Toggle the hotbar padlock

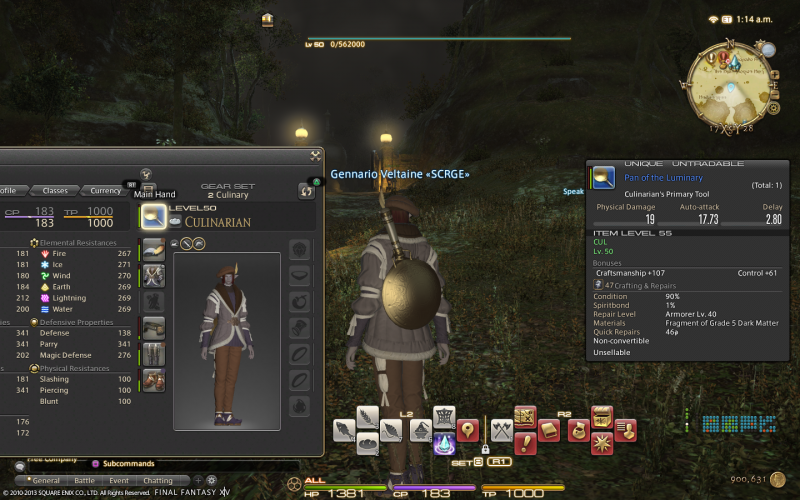484,450
